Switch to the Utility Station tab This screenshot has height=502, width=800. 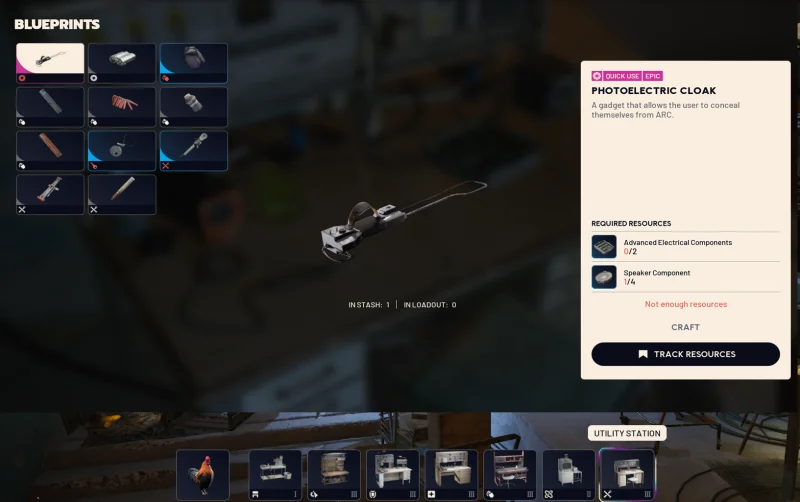click(x=627, y=474)
